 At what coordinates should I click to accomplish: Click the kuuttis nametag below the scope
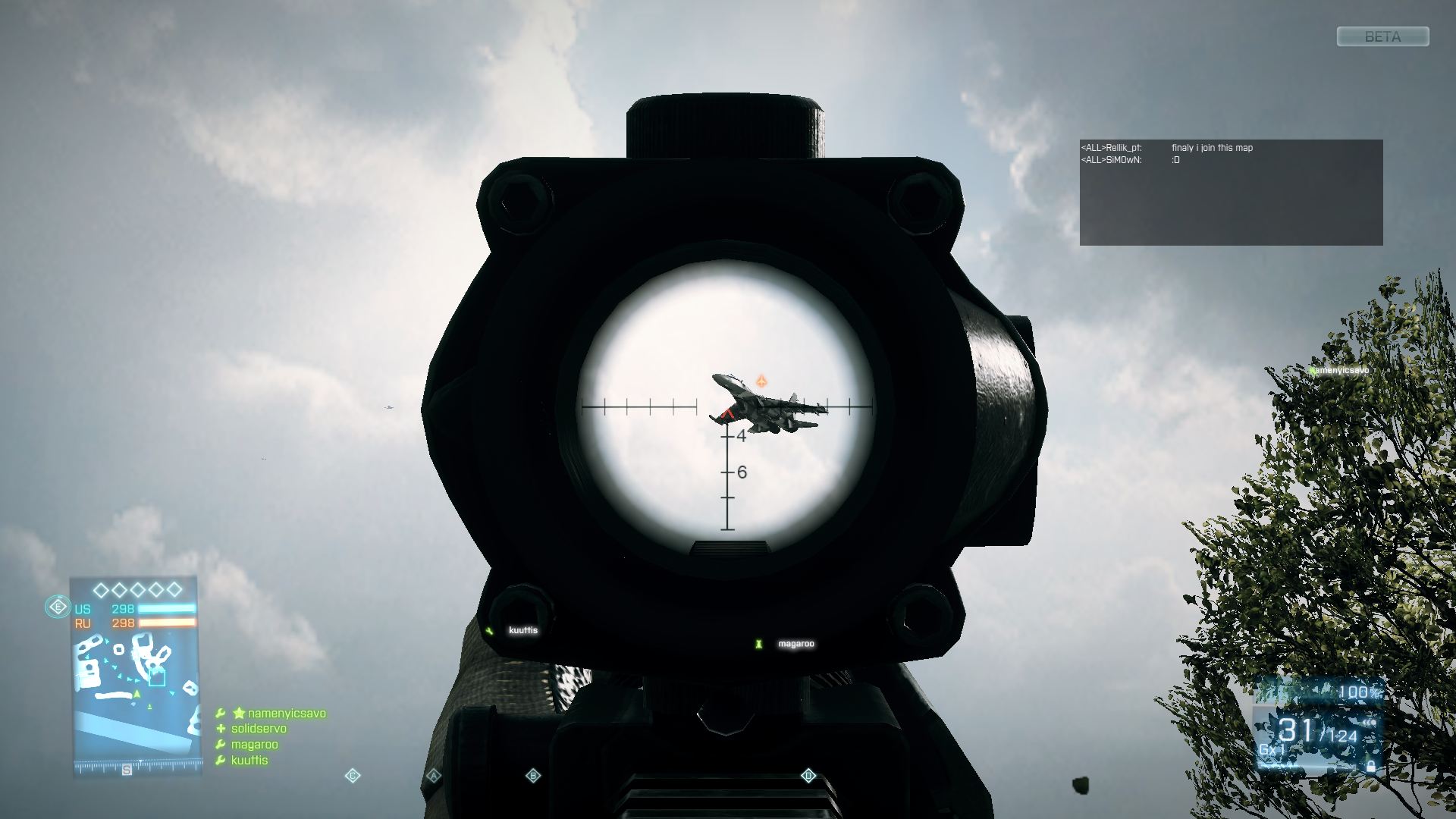pos(523,629)
